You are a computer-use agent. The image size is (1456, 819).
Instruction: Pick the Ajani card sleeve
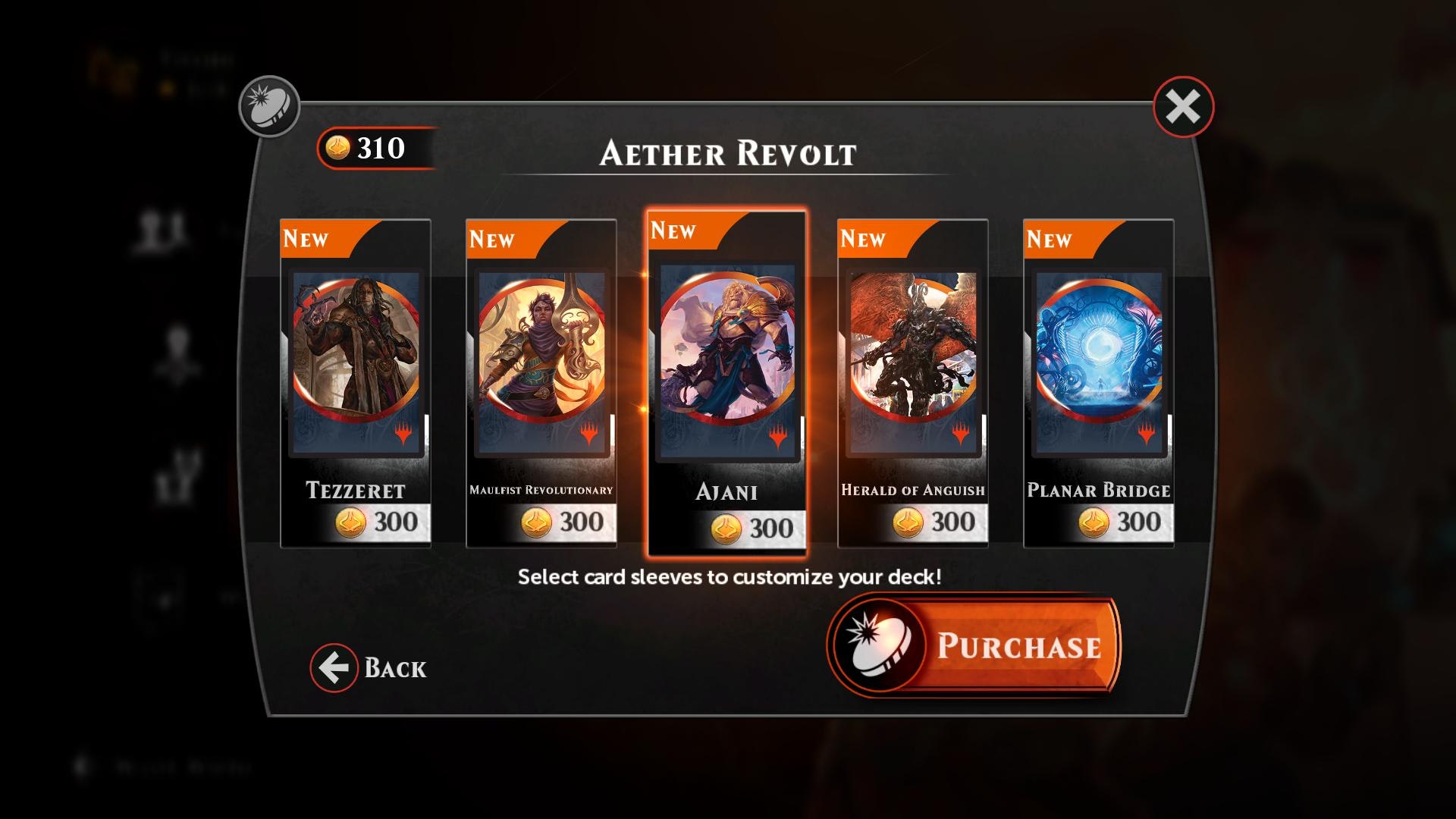point(727,383)
